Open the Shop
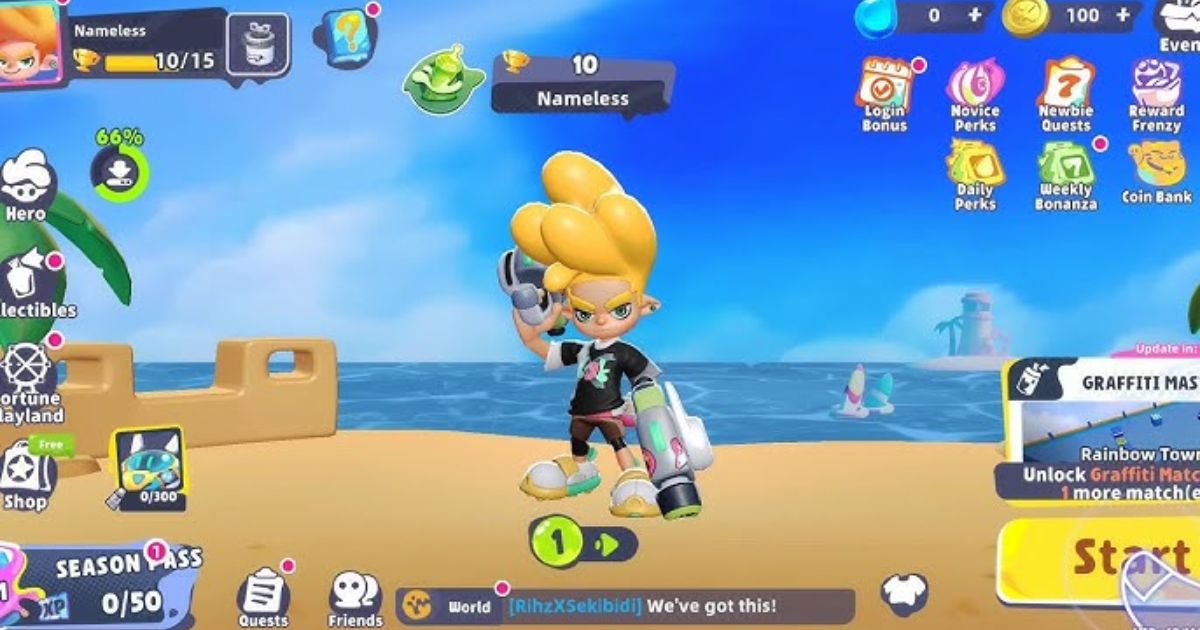The height and width of the screenshot is (630, 1200). pos(26,477)
